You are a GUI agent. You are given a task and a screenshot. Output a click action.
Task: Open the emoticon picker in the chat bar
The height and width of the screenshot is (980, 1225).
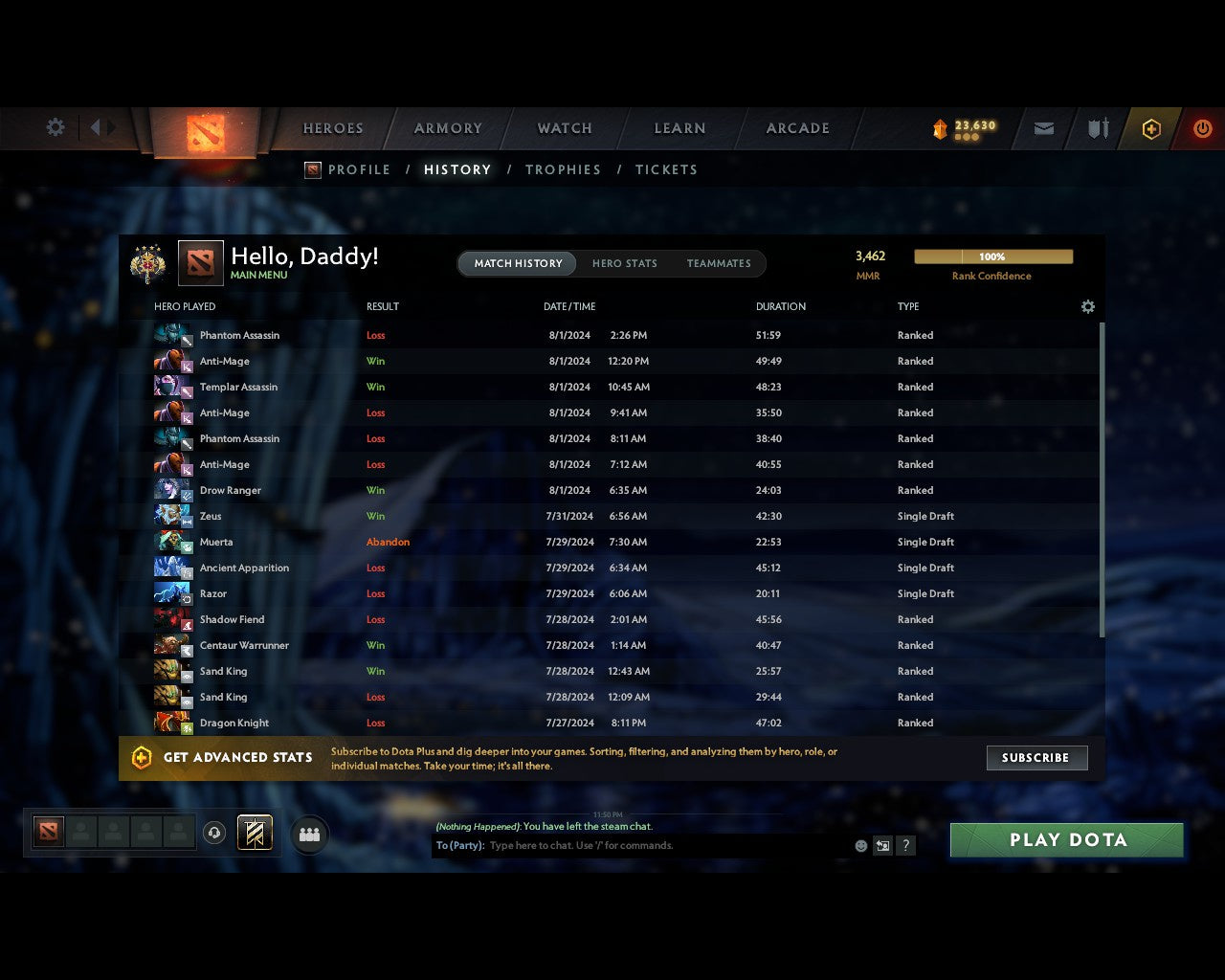[x=859, y=845]
